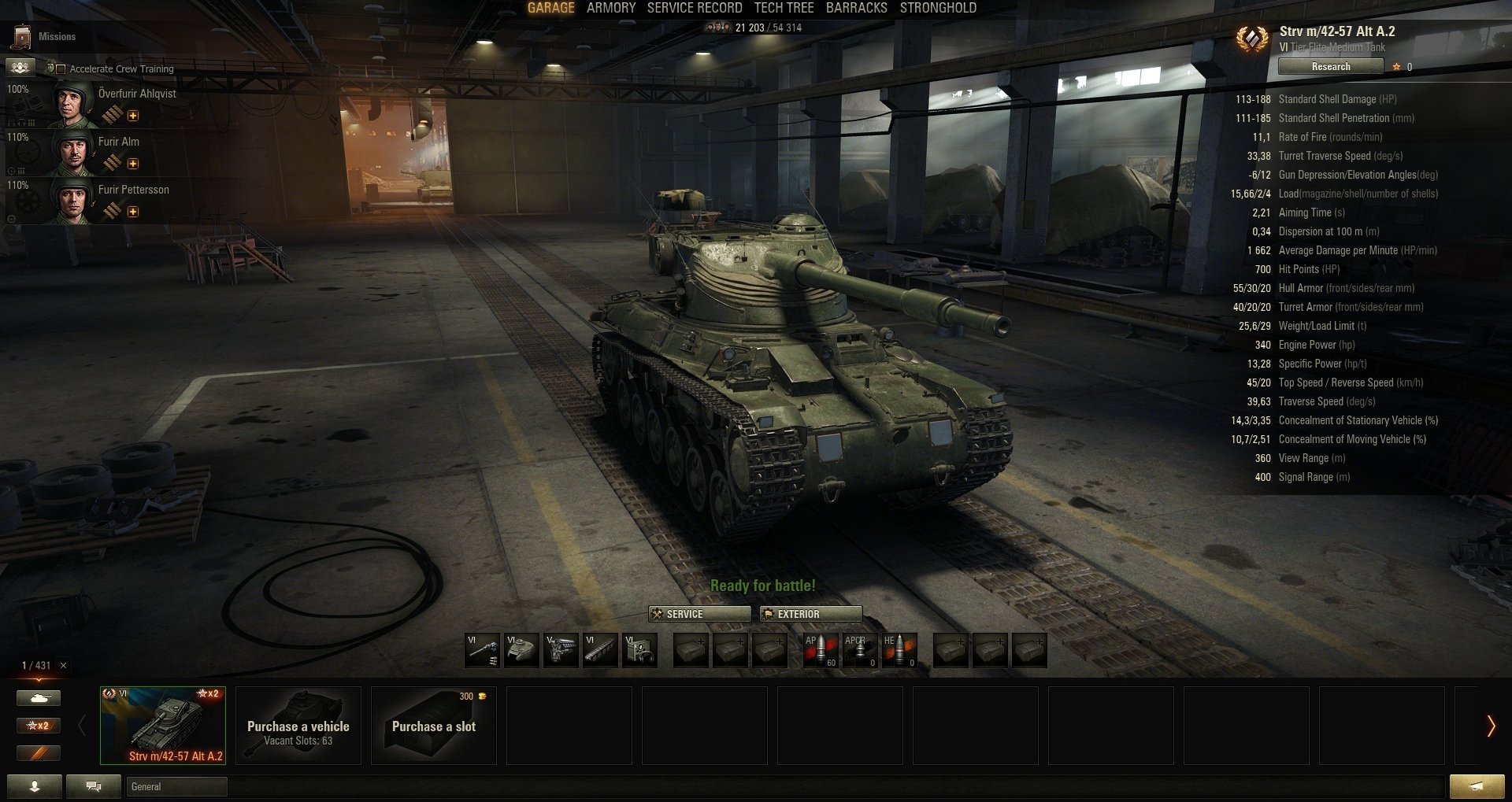Open the Stronghold tab
Screen dimensions: 1512x802
tap(938, 8)
